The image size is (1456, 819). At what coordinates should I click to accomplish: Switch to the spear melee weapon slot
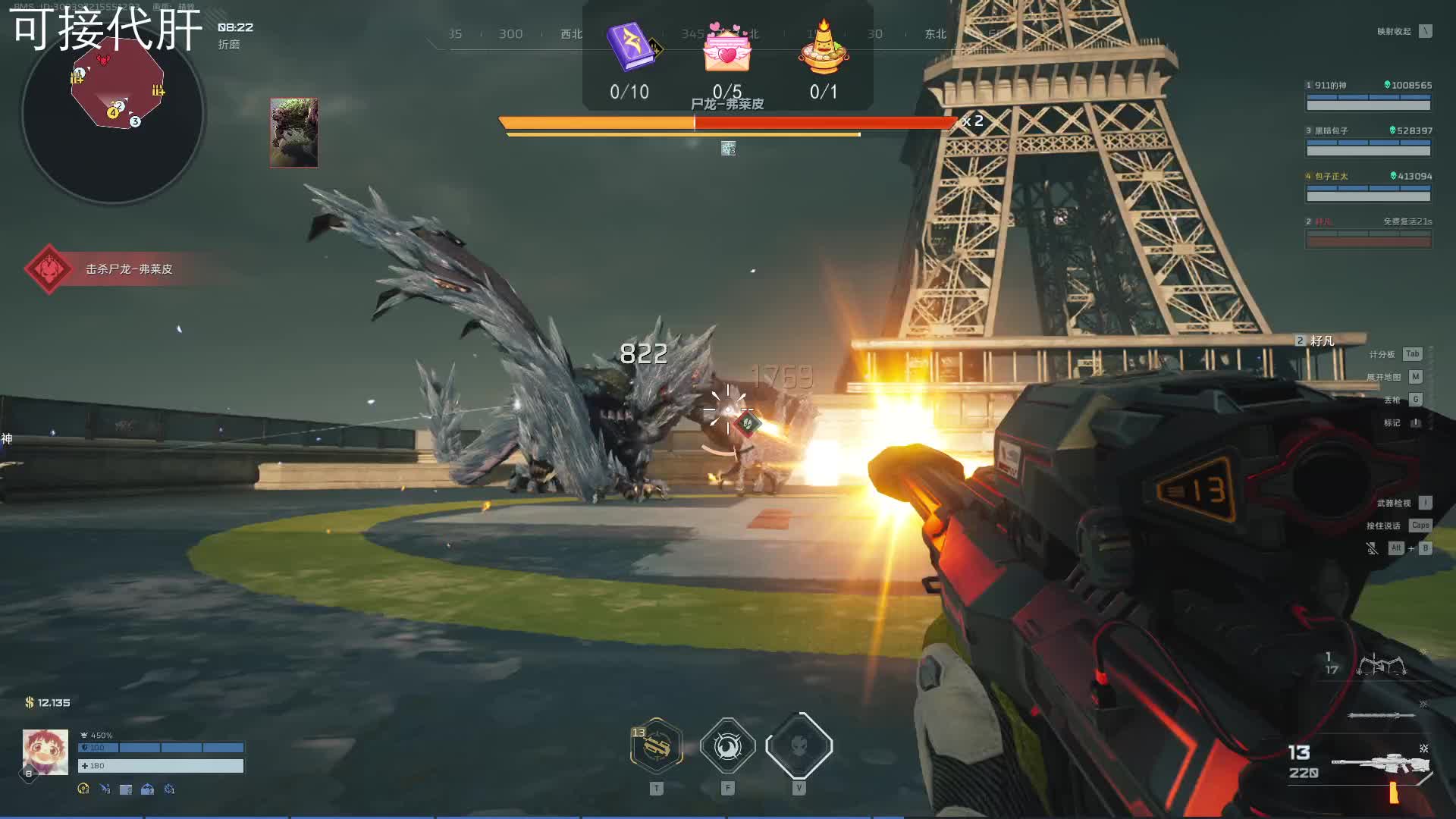(1380, 715)
